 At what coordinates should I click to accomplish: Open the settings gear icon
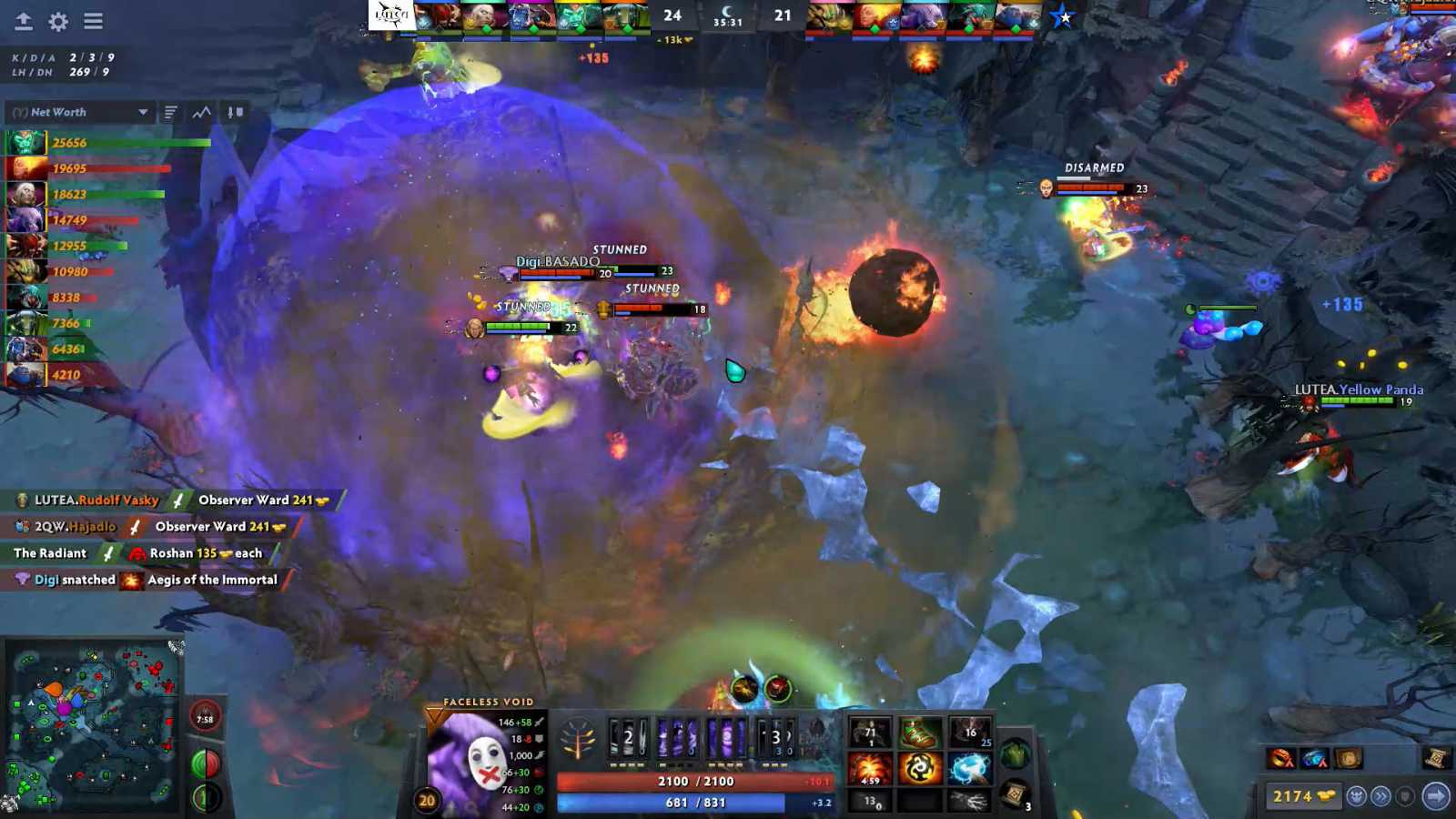[x=56, y=22]
